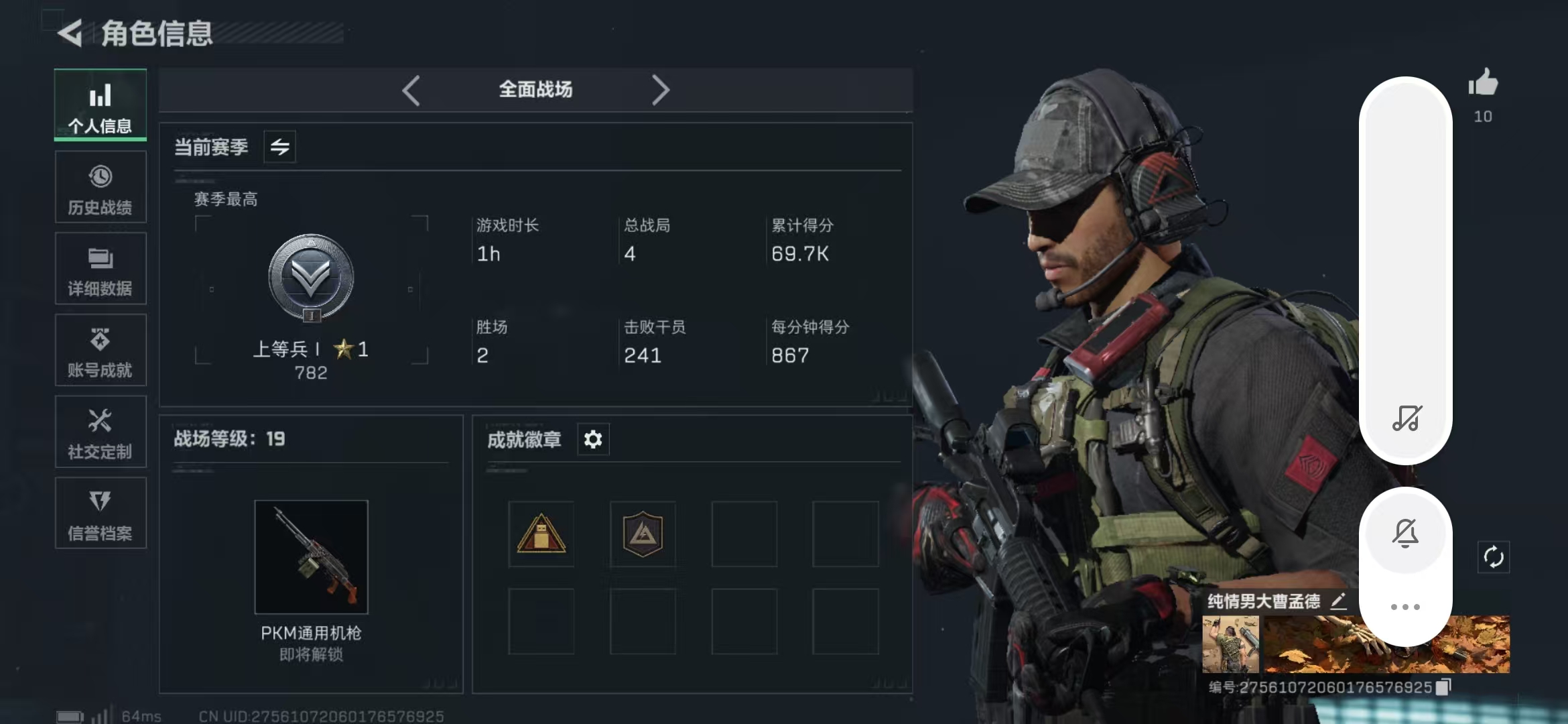Click the refresh icon beside the character

(x=1494, y=557)
